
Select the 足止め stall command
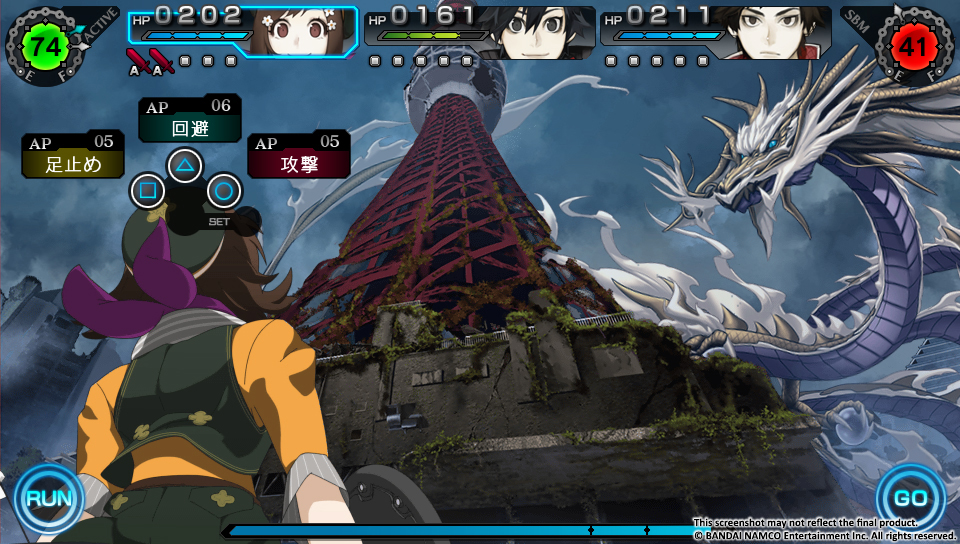tap(73, 156)
